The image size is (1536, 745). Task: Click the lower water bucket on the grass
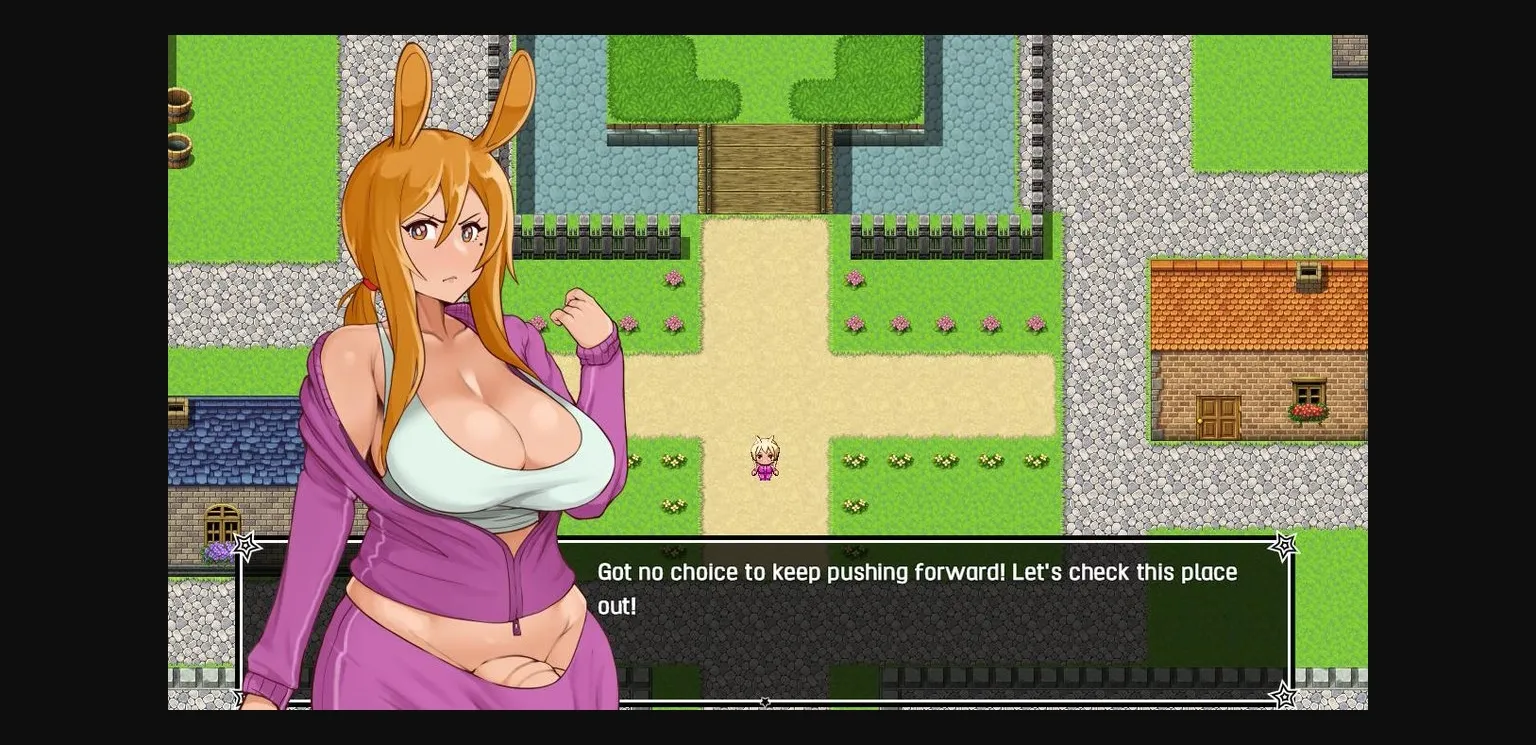[179, 150]
